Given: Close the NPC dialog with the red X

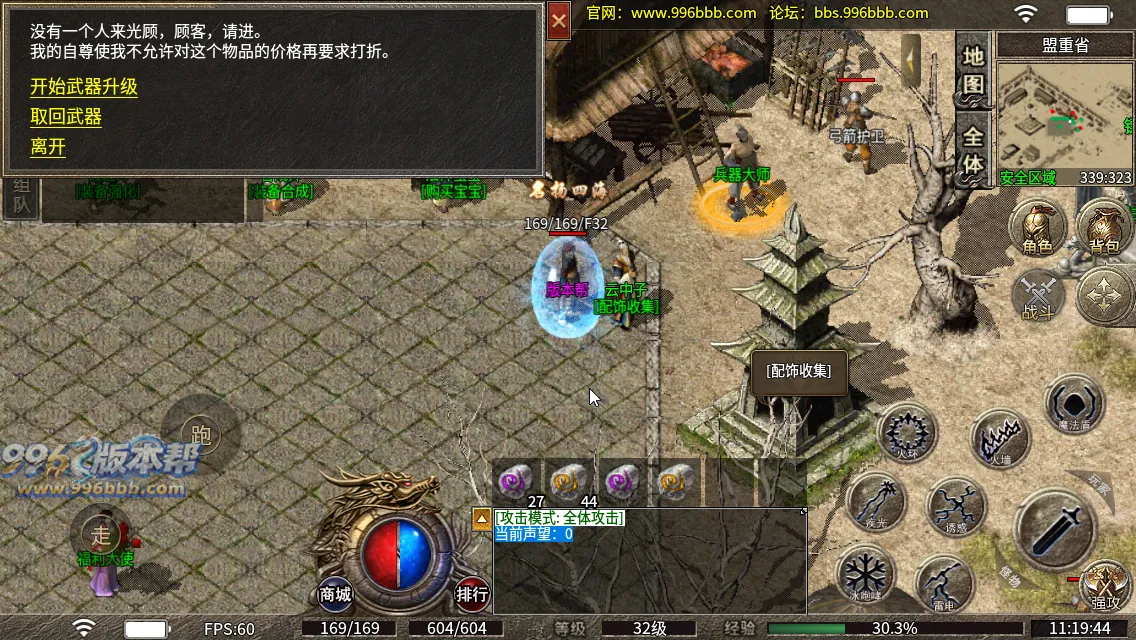Looking at the screenshot, I should coord(559,21).
